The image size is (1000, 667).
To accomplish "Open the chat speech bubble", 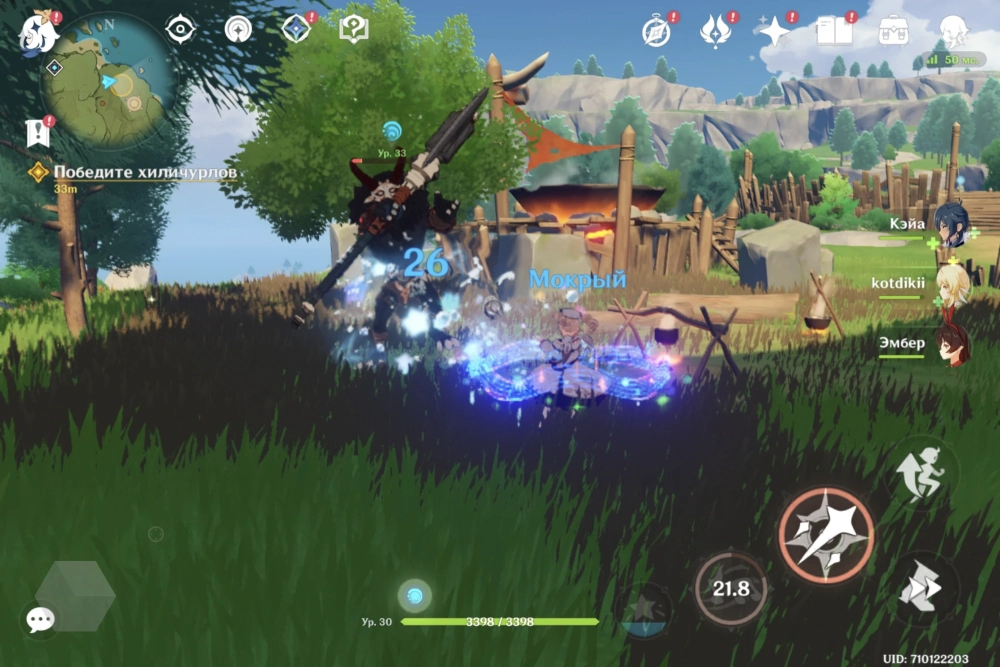I will [41, 620].
